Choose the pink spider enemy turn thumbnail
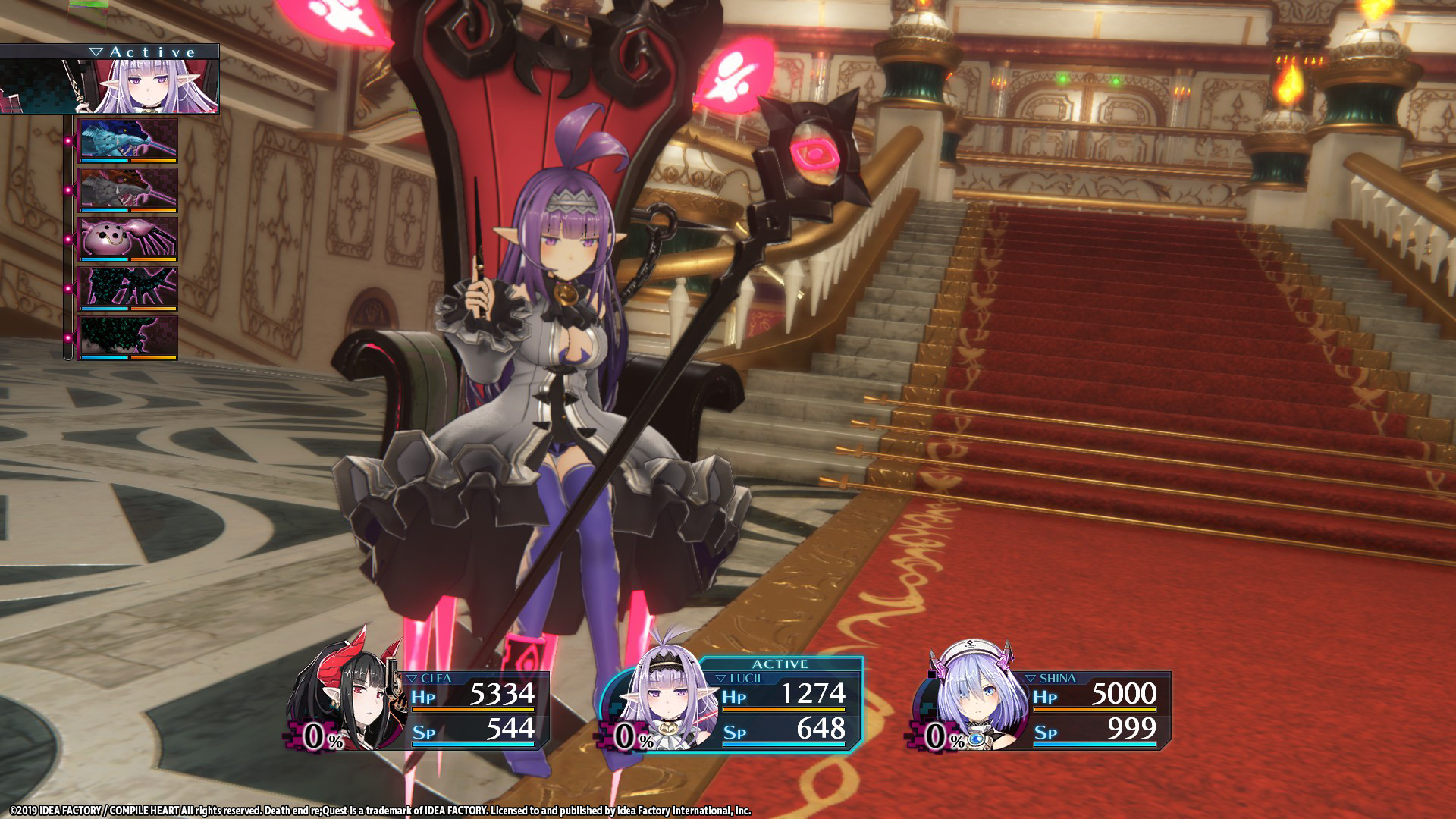Viewport: 1456px width, 819px height. coord(127,239)
